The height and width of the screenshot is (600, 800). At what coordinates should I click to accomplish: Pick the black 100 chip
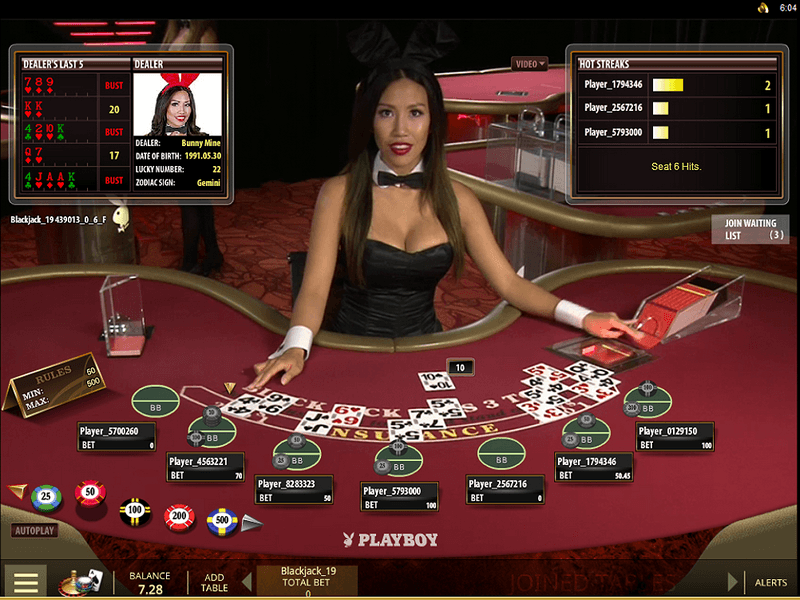tap(134, 513)
